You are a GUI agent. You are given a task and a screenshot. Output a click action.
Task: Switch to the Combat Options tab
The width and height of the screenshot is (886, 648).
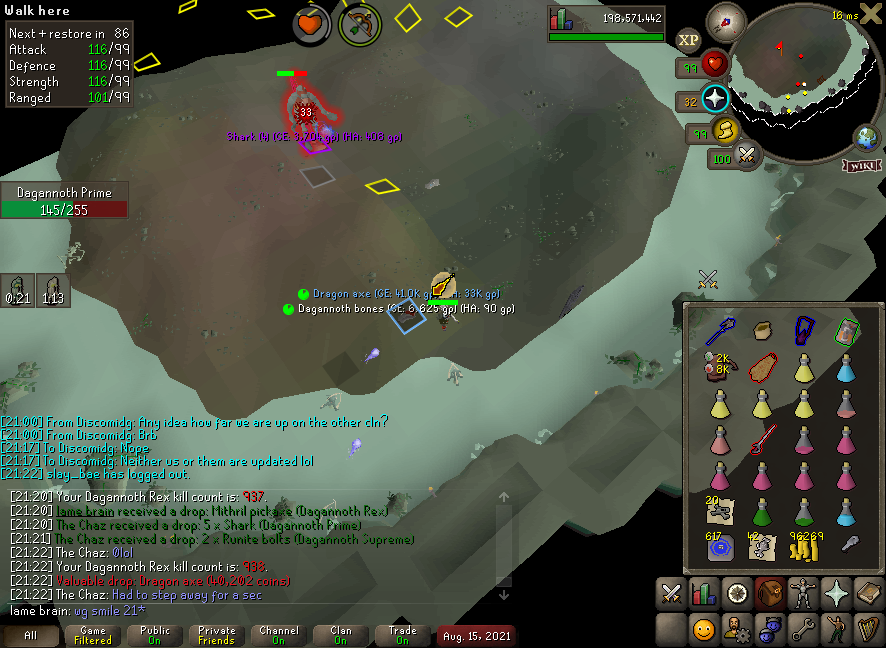671,594
